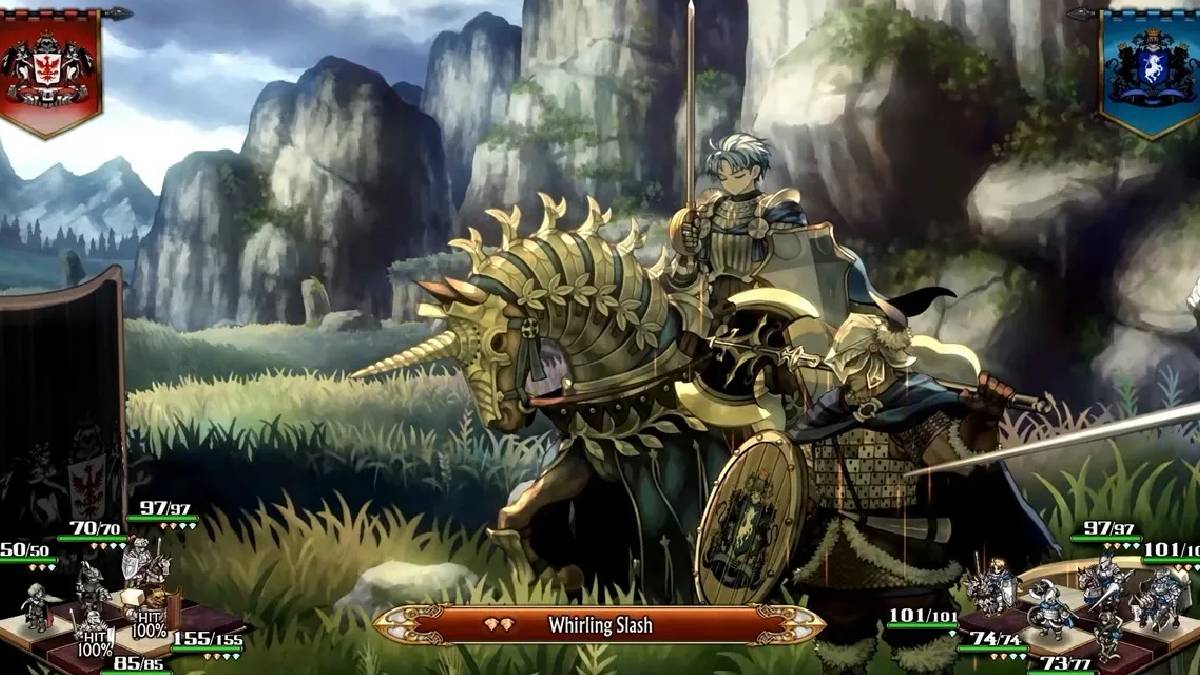1200x675 pixels.
Task: Select the Whirling Slash skill banner
Action: [x=599, y=626]
